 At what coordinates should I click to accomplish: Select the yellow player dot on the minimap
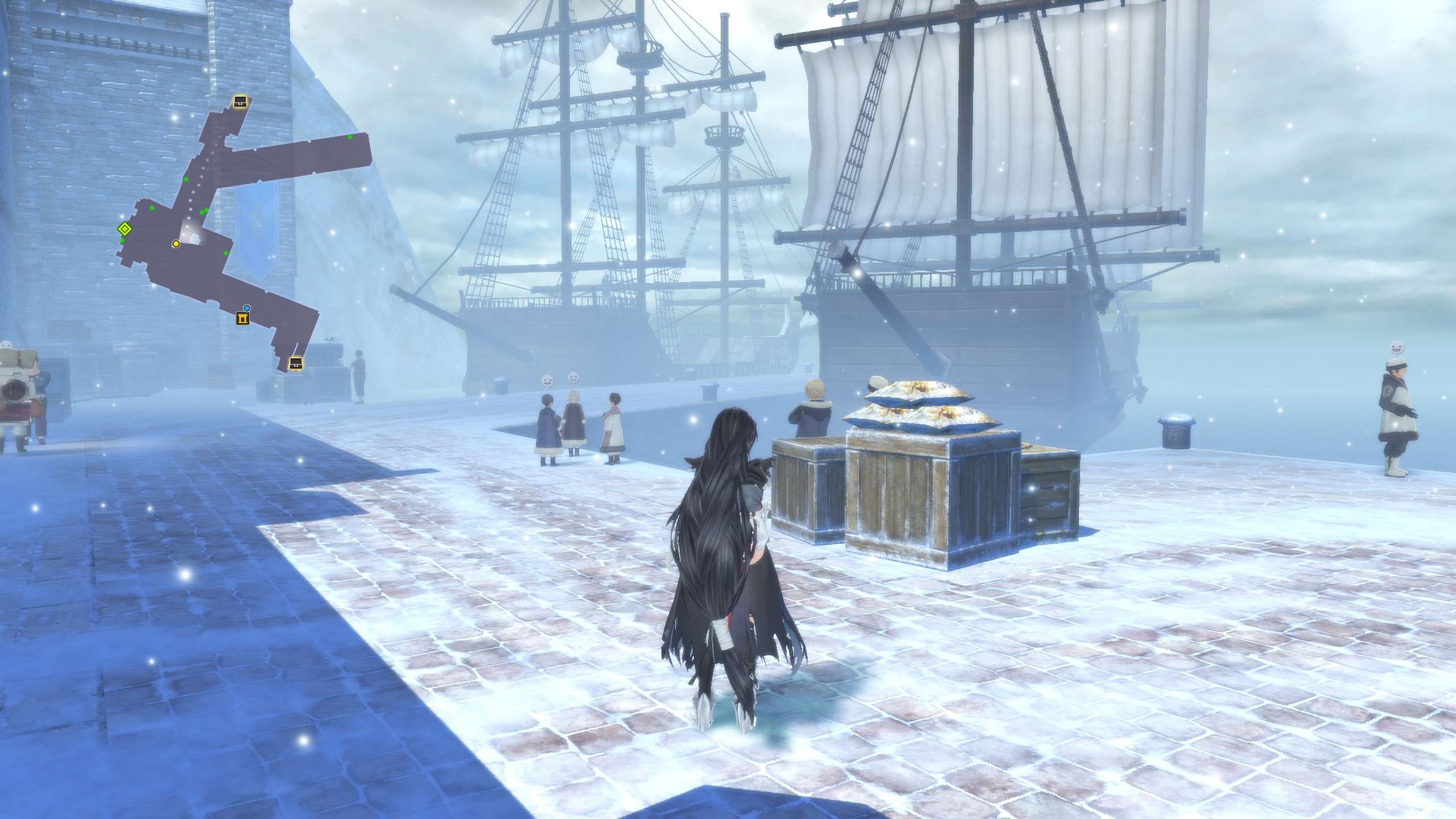pos(176,243)
